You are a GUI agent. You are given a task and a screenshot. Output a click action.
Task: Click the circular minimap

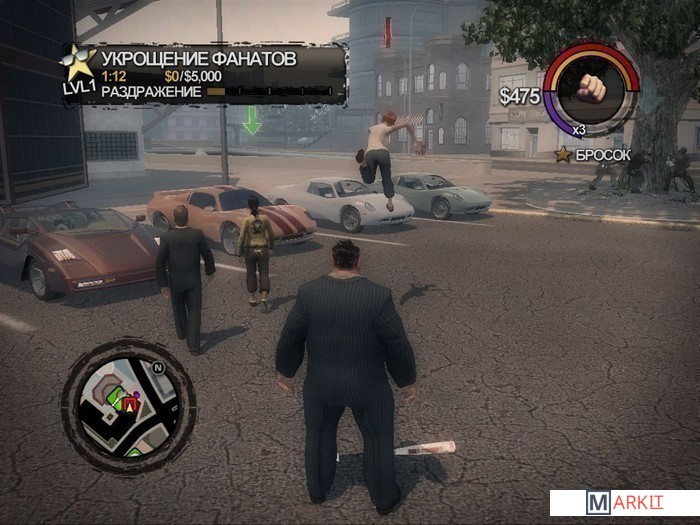(x=128, y=404)
